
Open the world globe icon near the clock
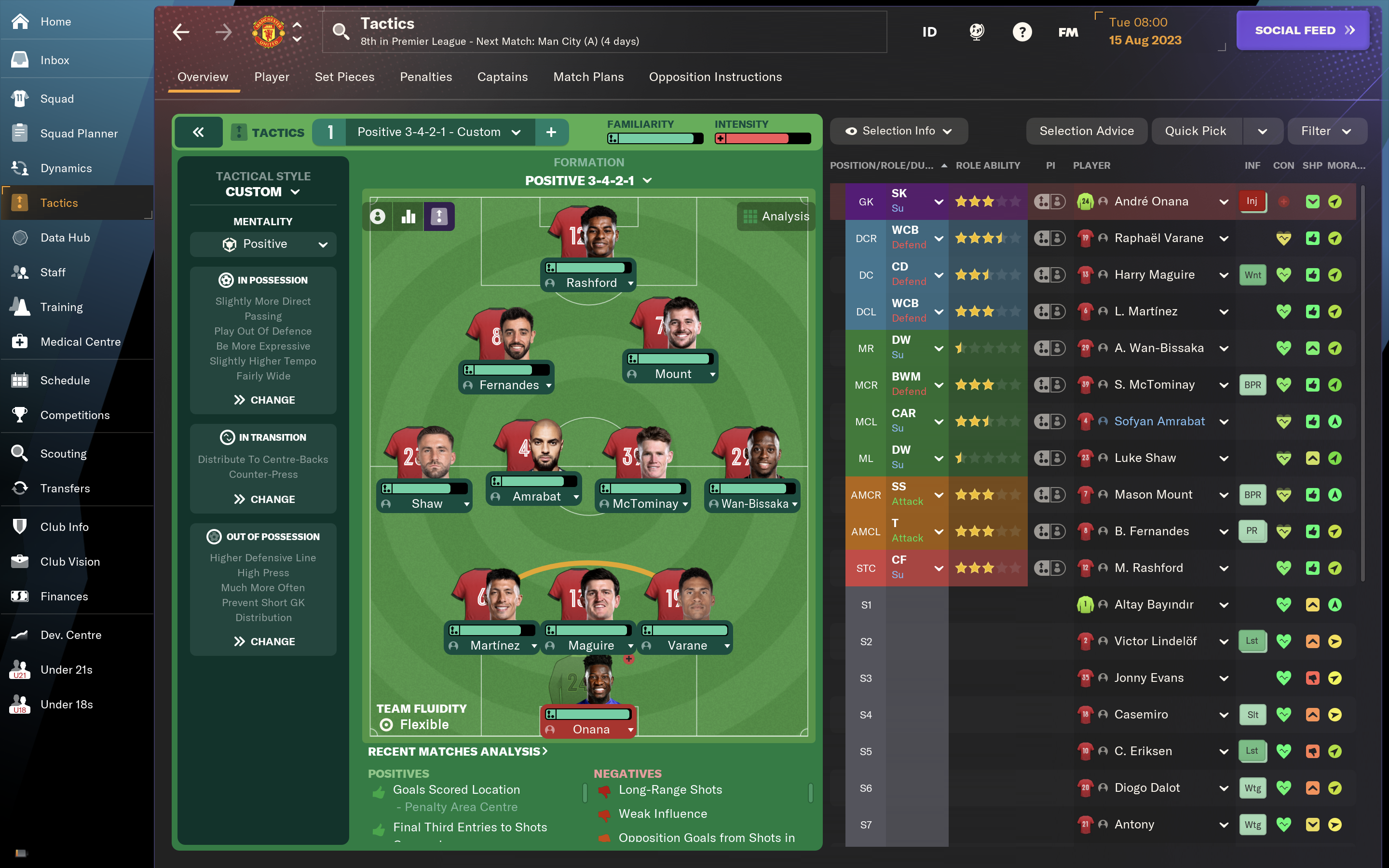[x=976, y=31]
